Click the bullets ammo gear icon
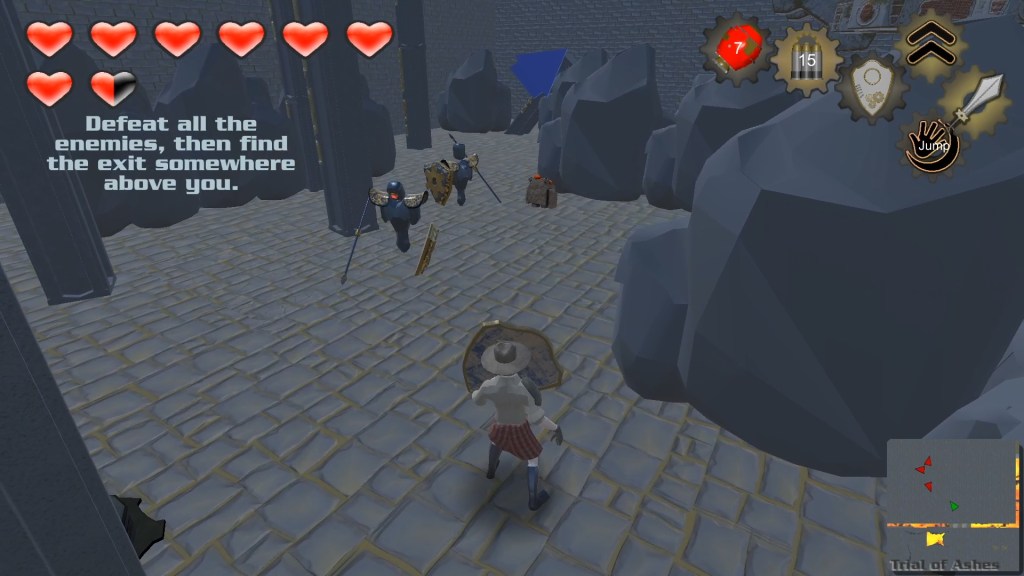This screenshot has width=1024, height=576. (x=805, y=59)
